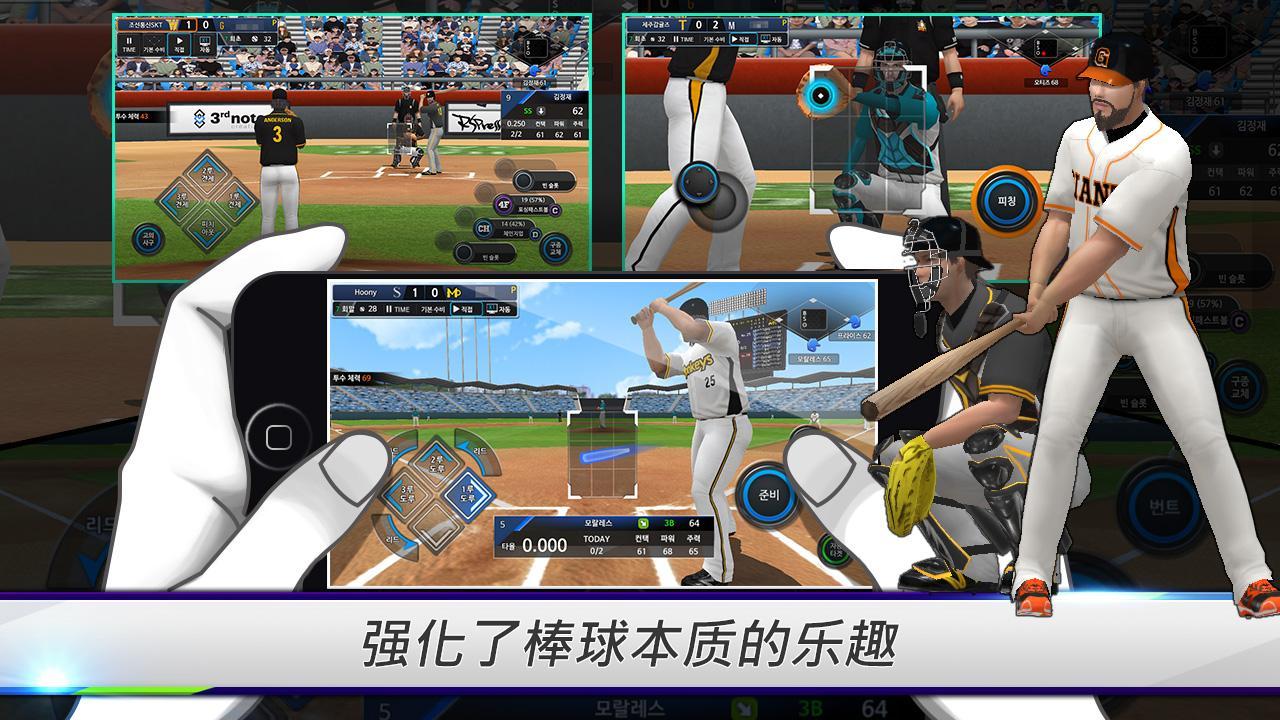Tap the 3루 도루 steal icon on the phone
1280x720 pixels.
(405, 491)
